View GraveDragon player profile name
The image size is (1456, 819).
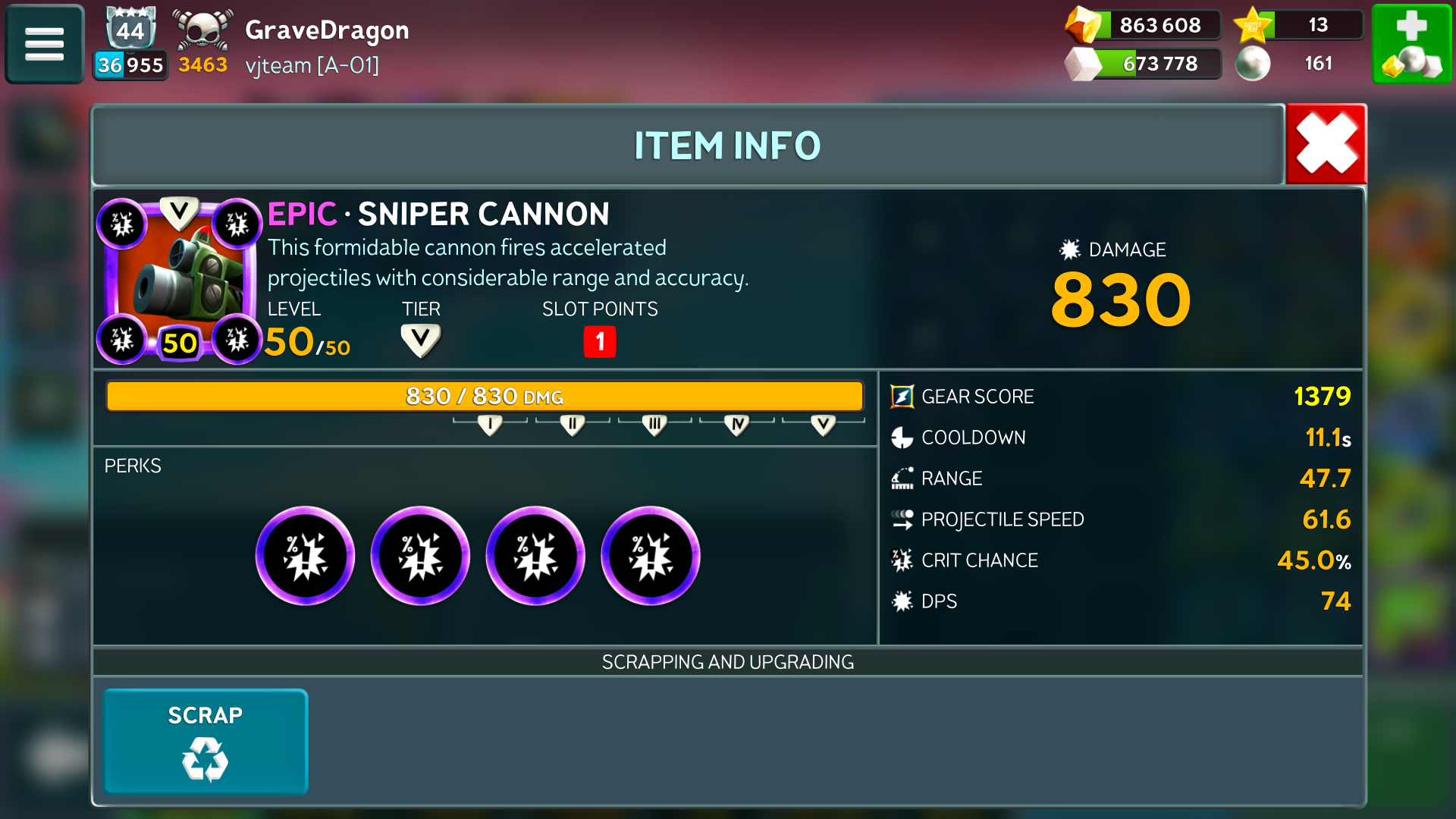pyautogui.click(x=327, y=30)
